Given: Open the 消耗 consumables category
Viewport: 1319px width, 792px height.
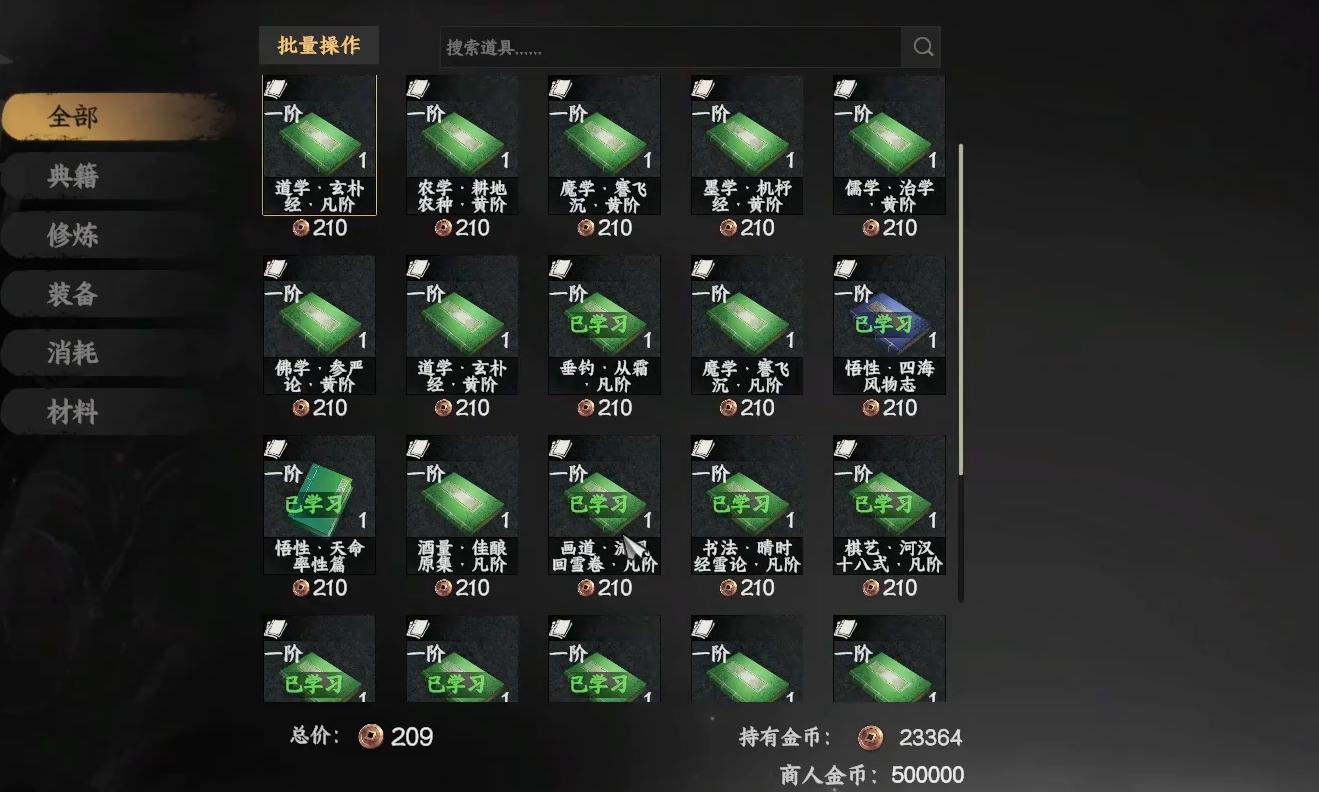Looking at the screenshot, I should pyautogui.click(x=70, y=352).
